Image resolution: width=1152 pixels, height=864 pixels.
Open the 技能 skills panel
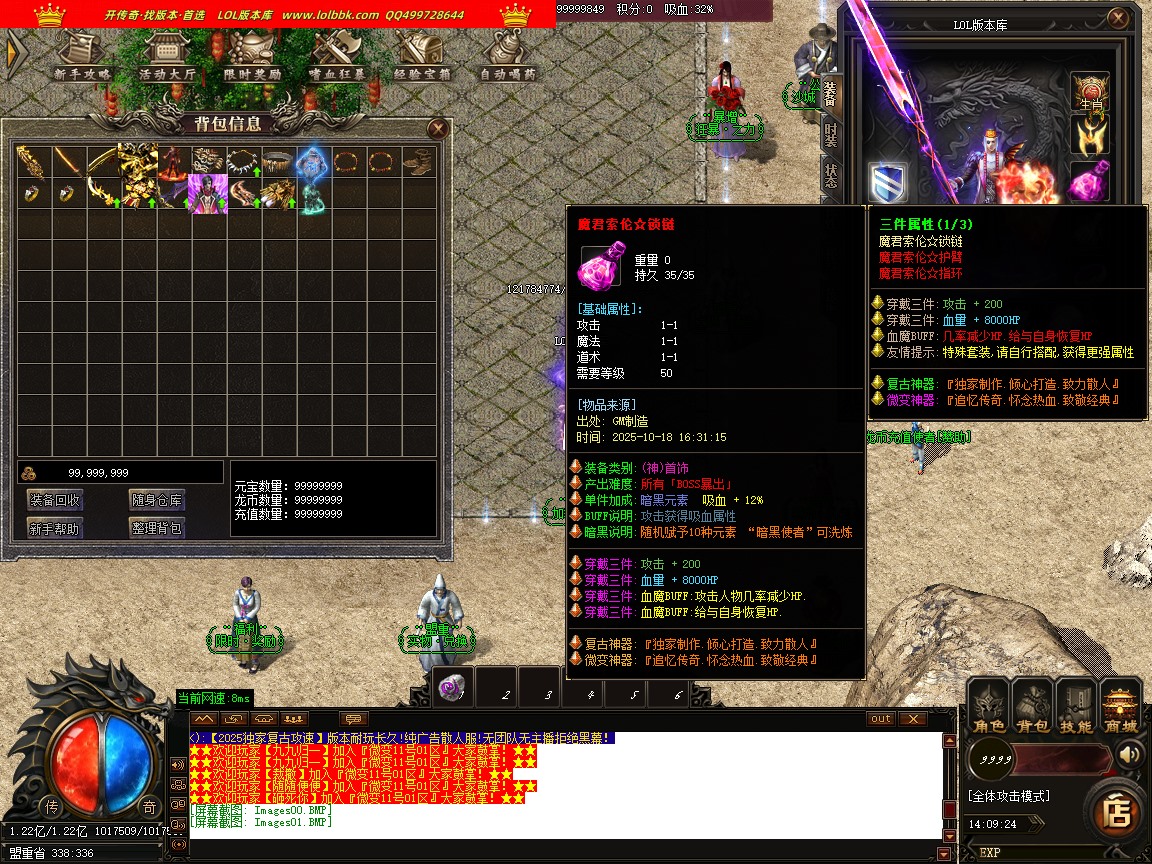coord(1076,703)
